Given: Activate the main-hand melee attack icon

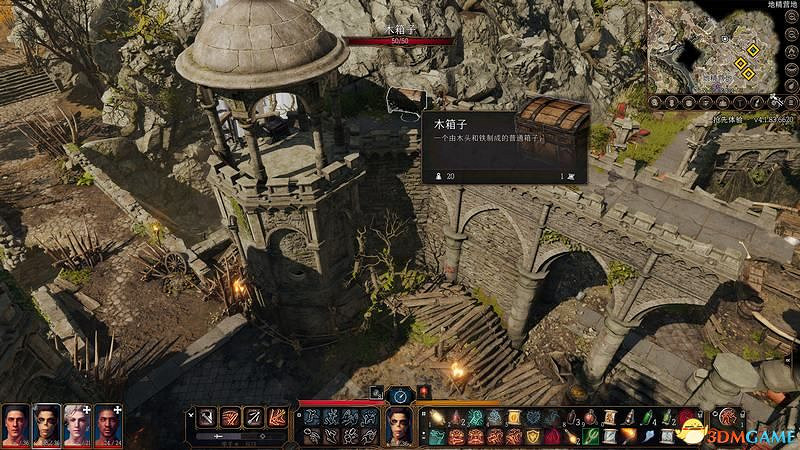Looking at the screenshot, I should [x=206, y=417].
